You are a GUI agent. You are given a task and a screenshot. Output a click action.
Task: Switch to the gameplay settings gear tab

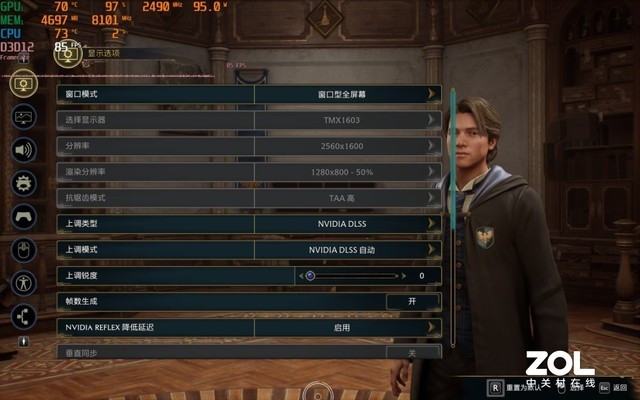24,183
